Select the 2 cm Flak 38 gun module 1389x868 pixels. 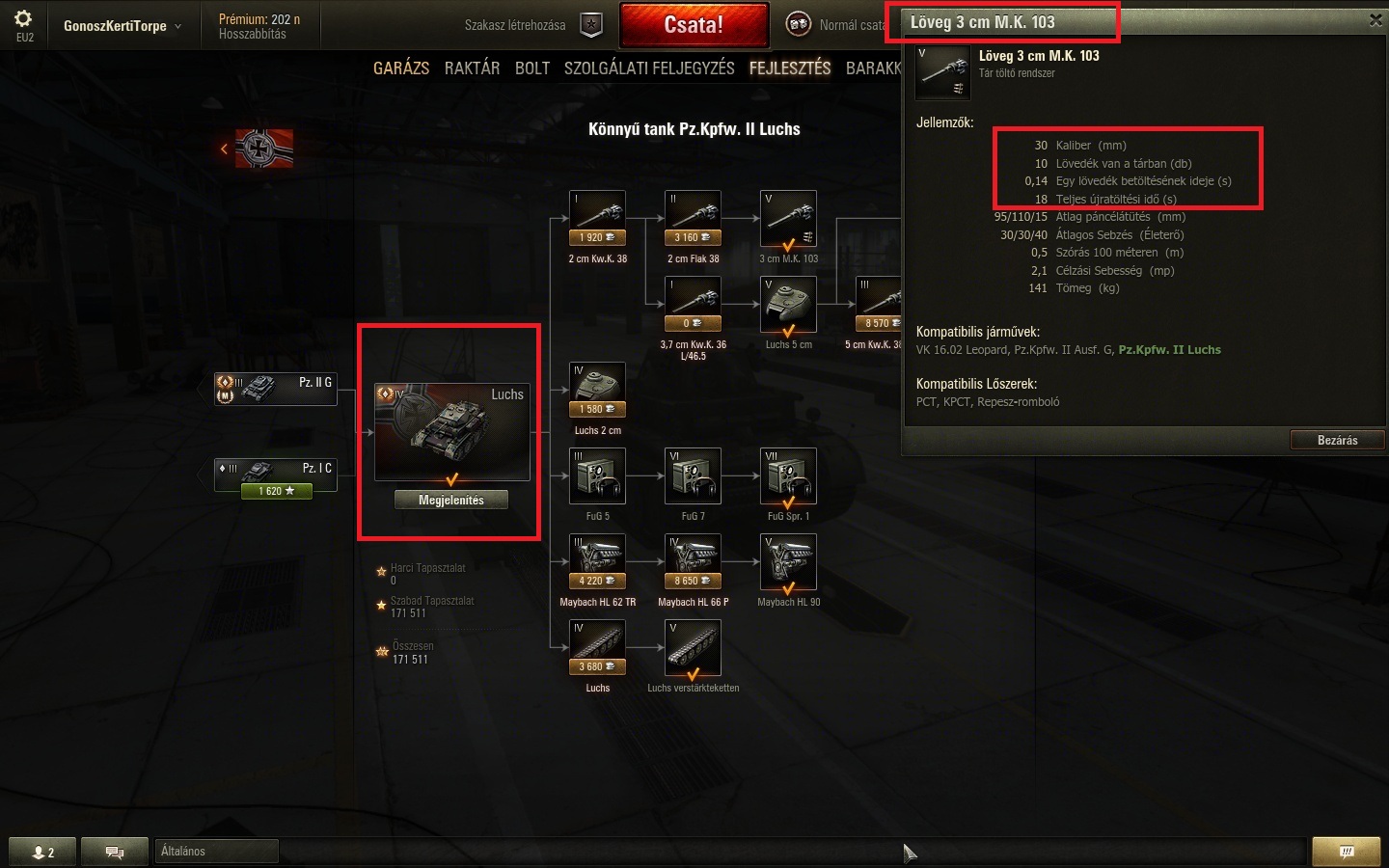[x=693, y=219]
